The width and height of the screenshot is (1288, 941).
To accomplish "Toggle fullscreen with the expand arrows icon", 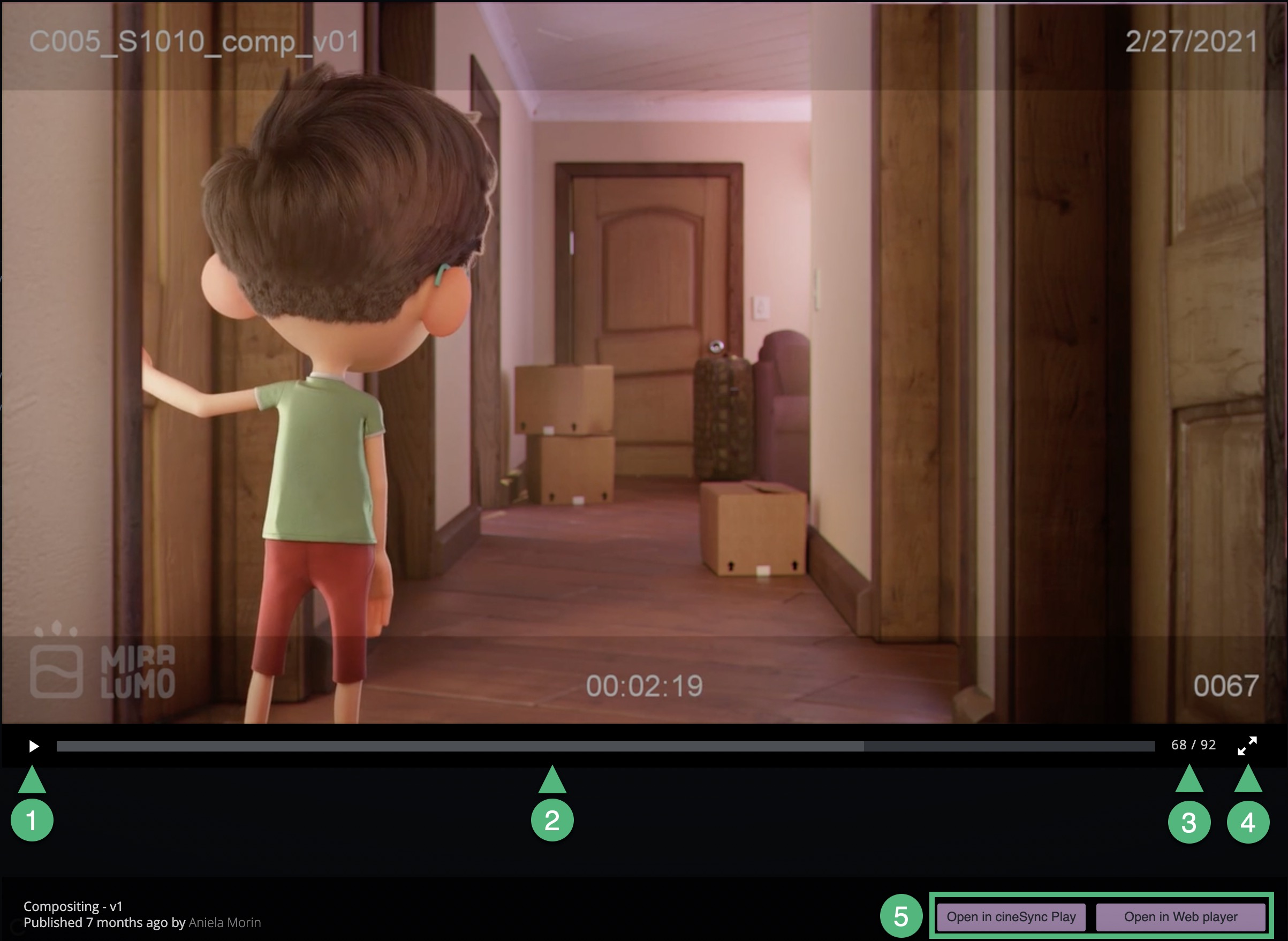I will coord(1247,746).
